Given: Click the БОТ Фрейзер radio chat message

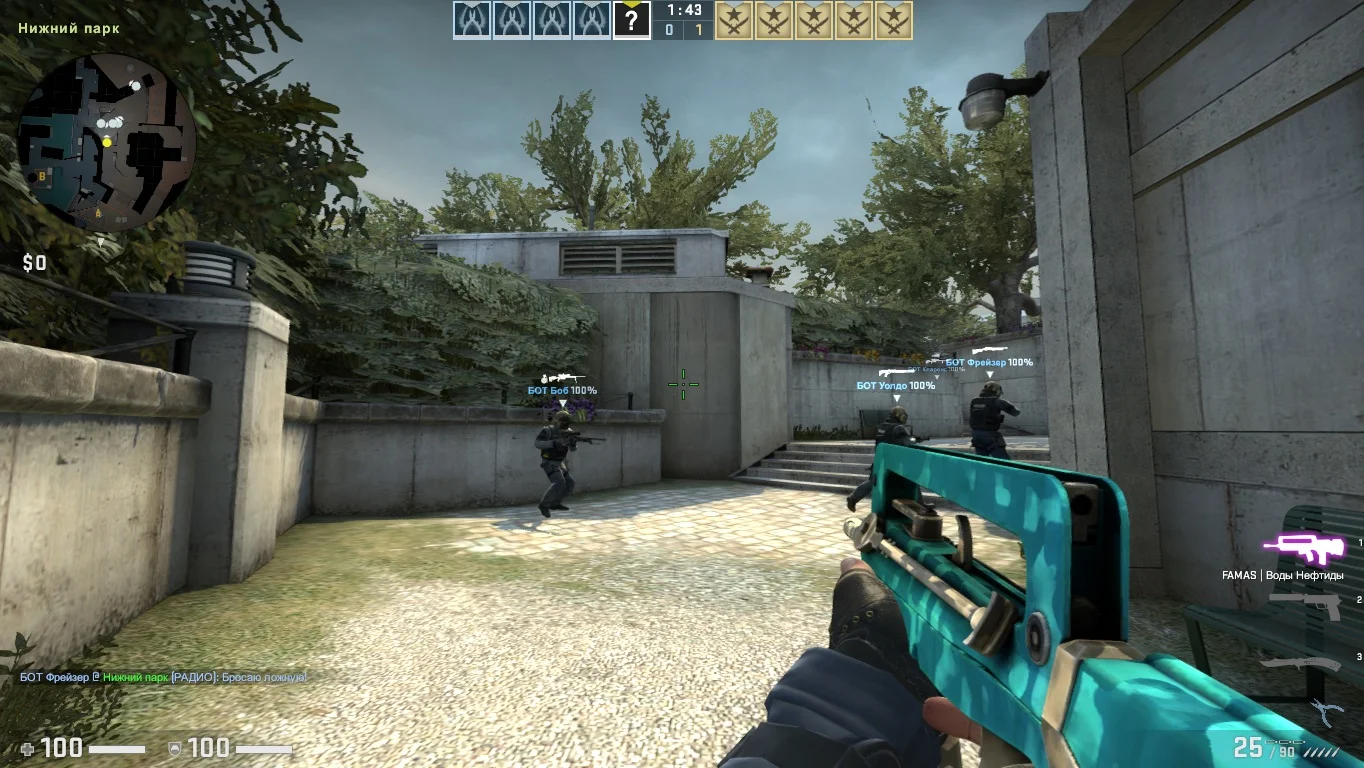Looking at the screenshot, I should 164,677.
